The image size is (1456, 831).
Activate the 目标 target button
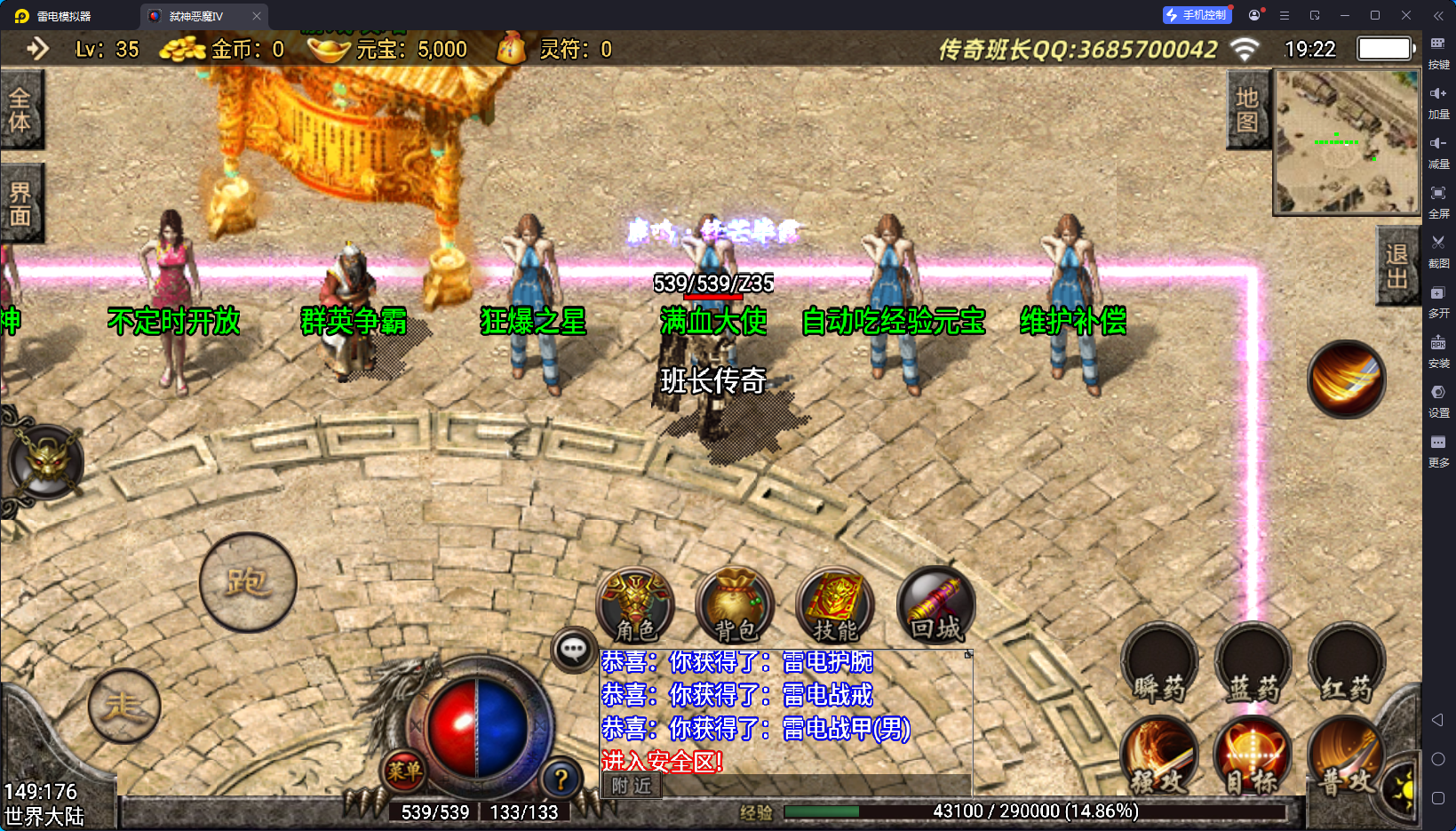click(x=1253, y=757)
